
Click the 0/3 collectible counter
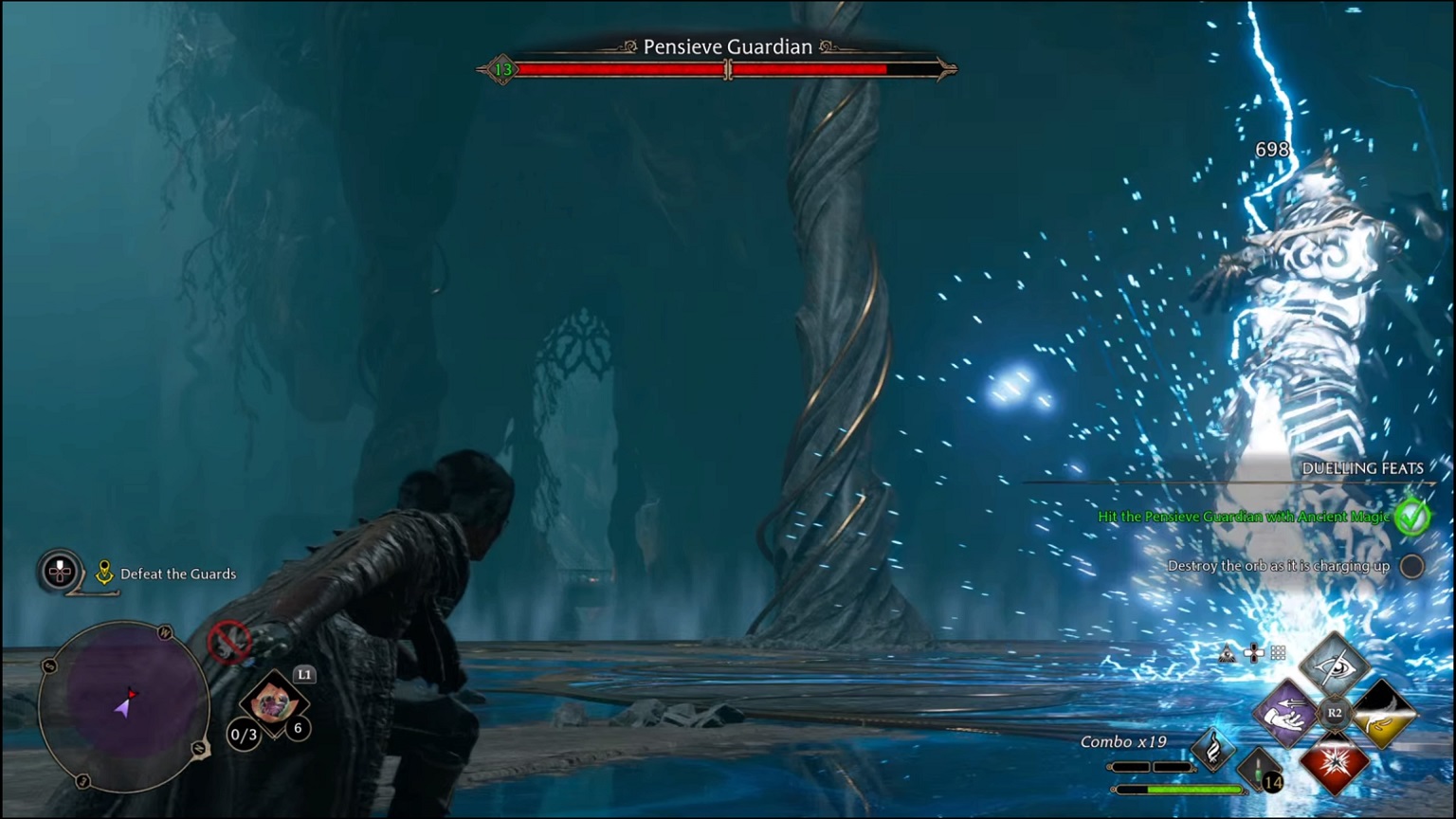point(244,733)
